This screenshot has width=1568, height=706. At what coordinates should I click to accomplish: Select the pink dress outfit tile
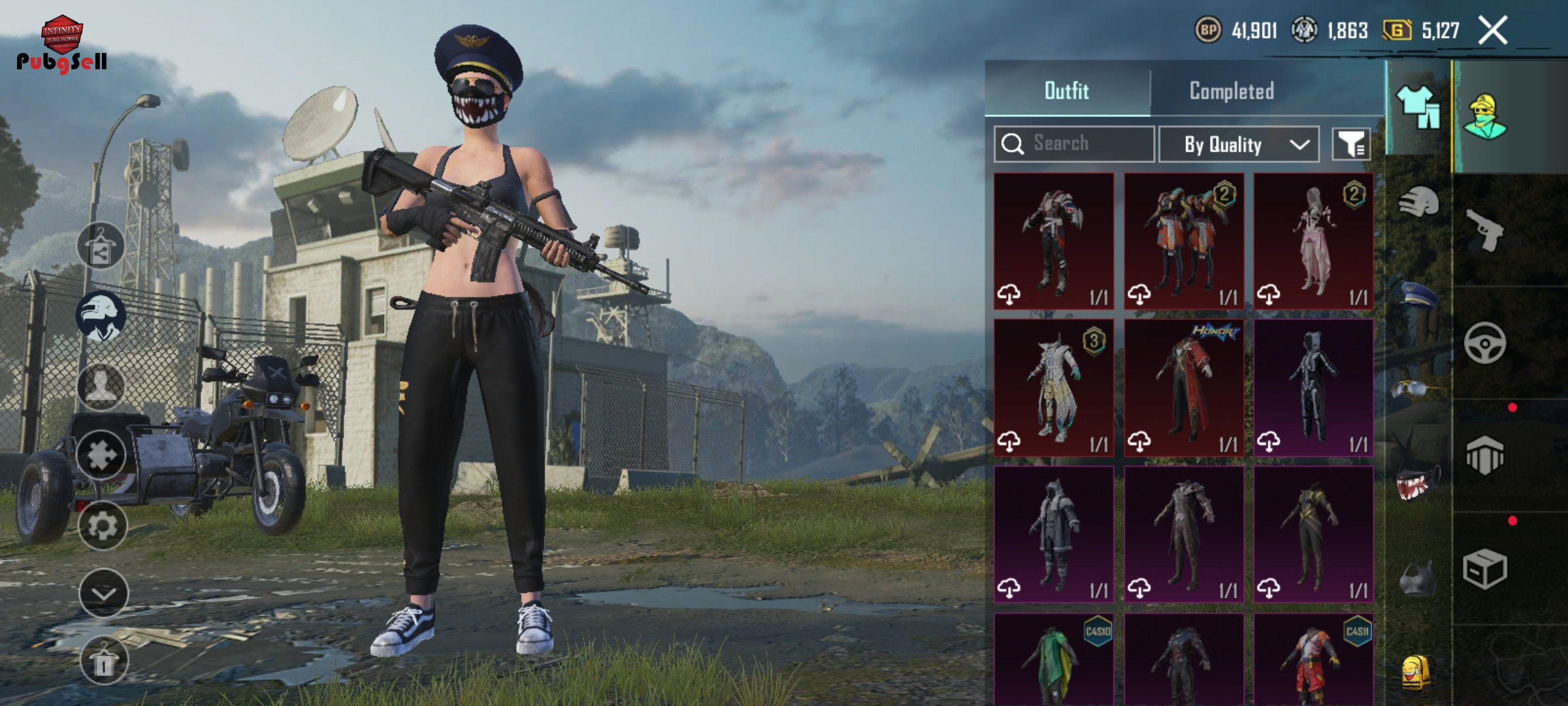[x=1313, y=241]
